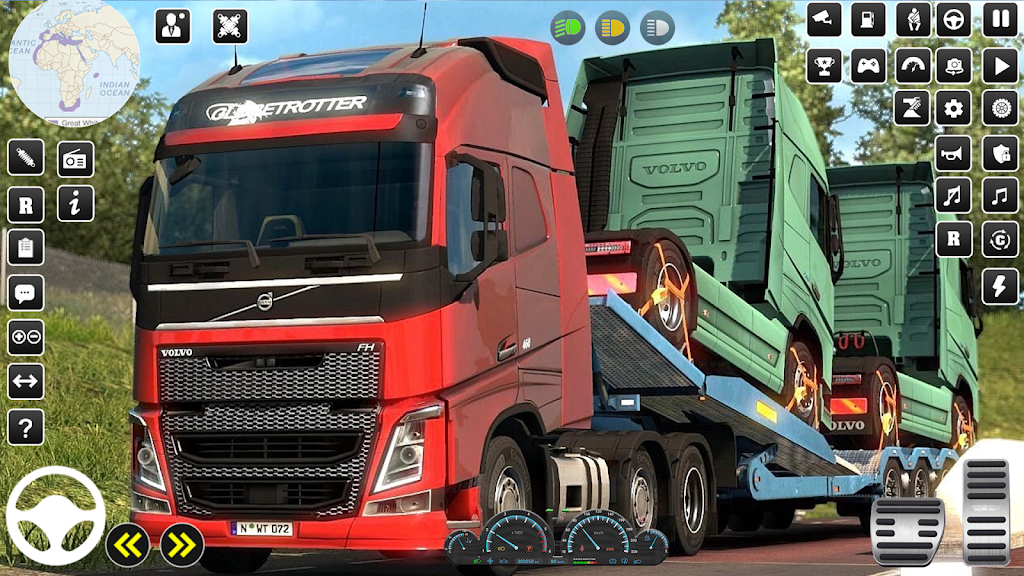Show the info panel
The image size is (1024, 576).
(x=75, y=203)
